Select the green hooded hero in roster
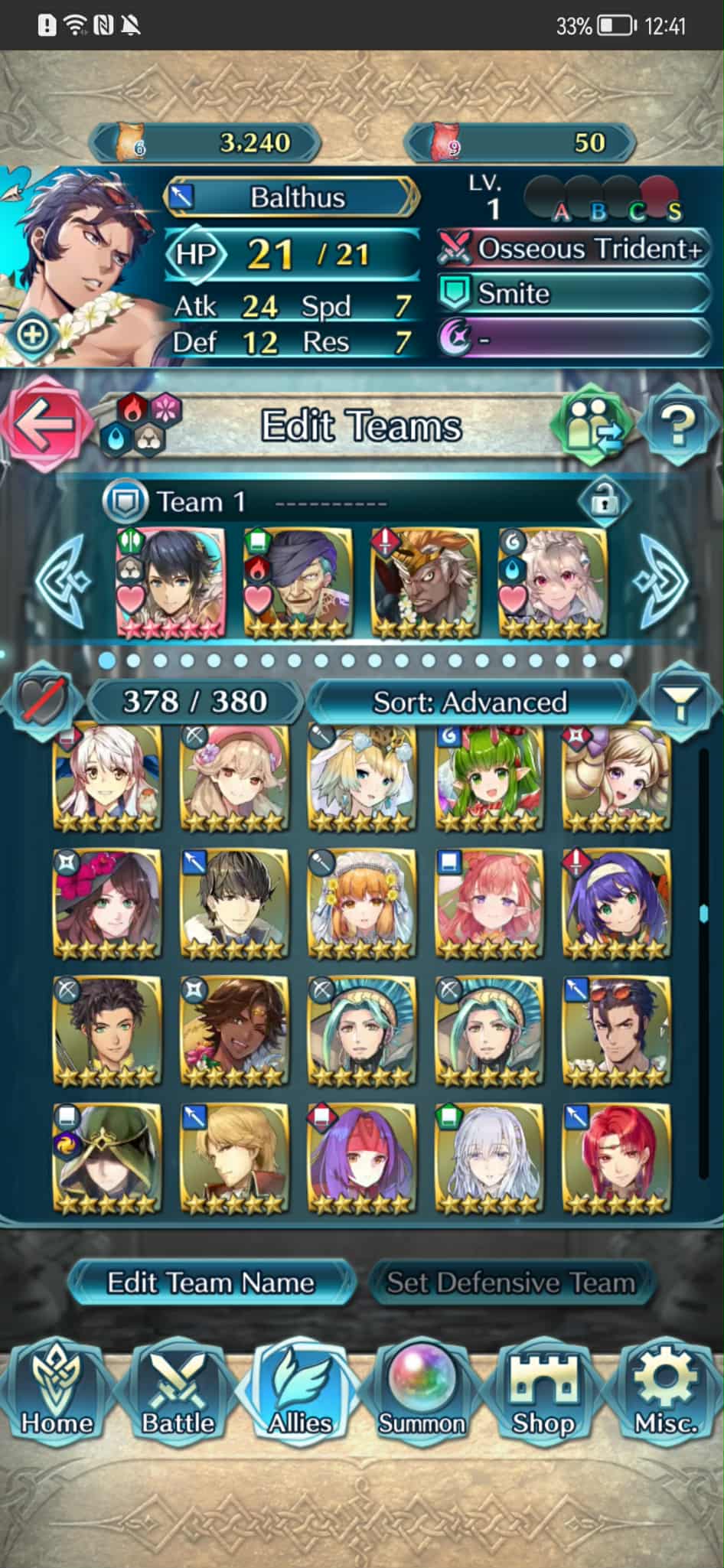 click(x=107, y=1159)
